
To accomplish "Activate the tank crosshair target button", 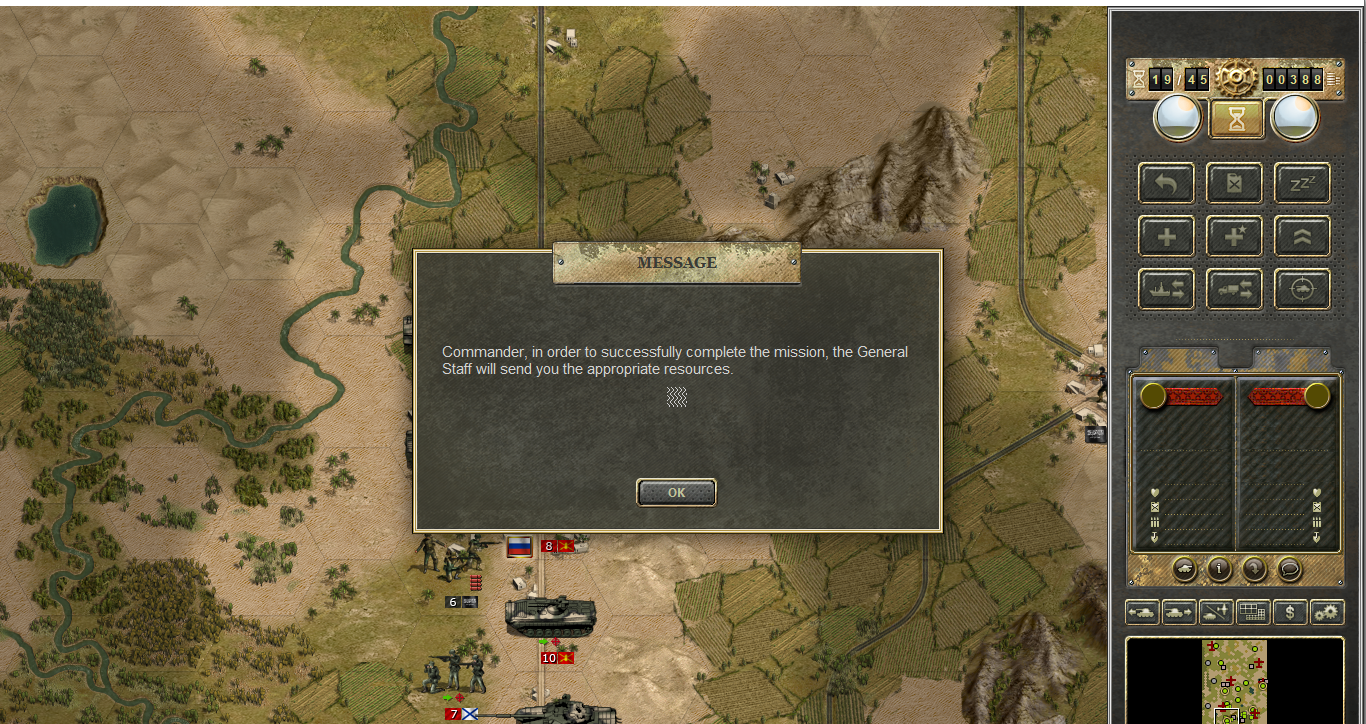I will click(x=1302, y=290).
